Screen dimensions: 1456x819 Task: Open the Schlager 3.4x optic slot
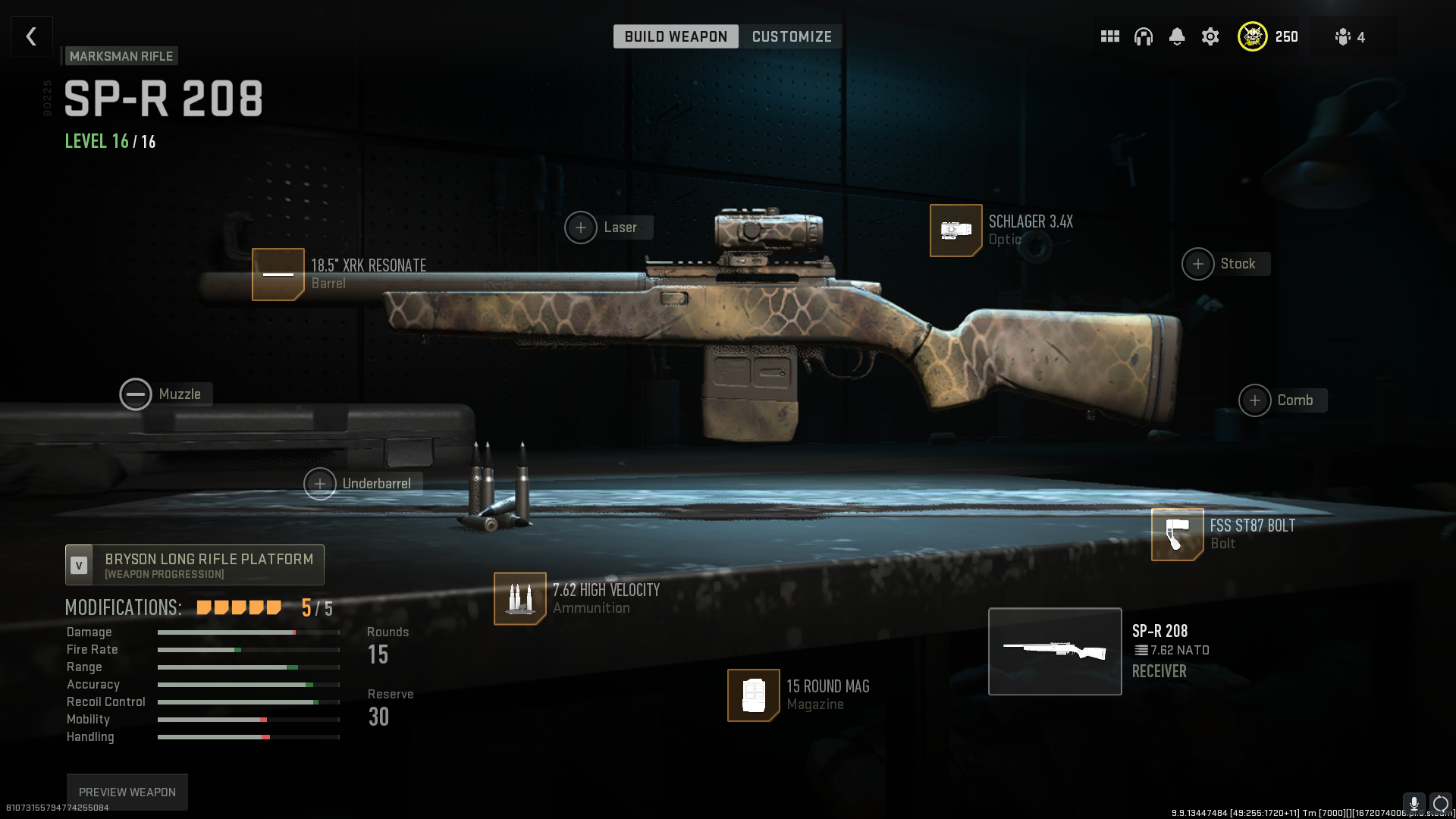point(956,231)
